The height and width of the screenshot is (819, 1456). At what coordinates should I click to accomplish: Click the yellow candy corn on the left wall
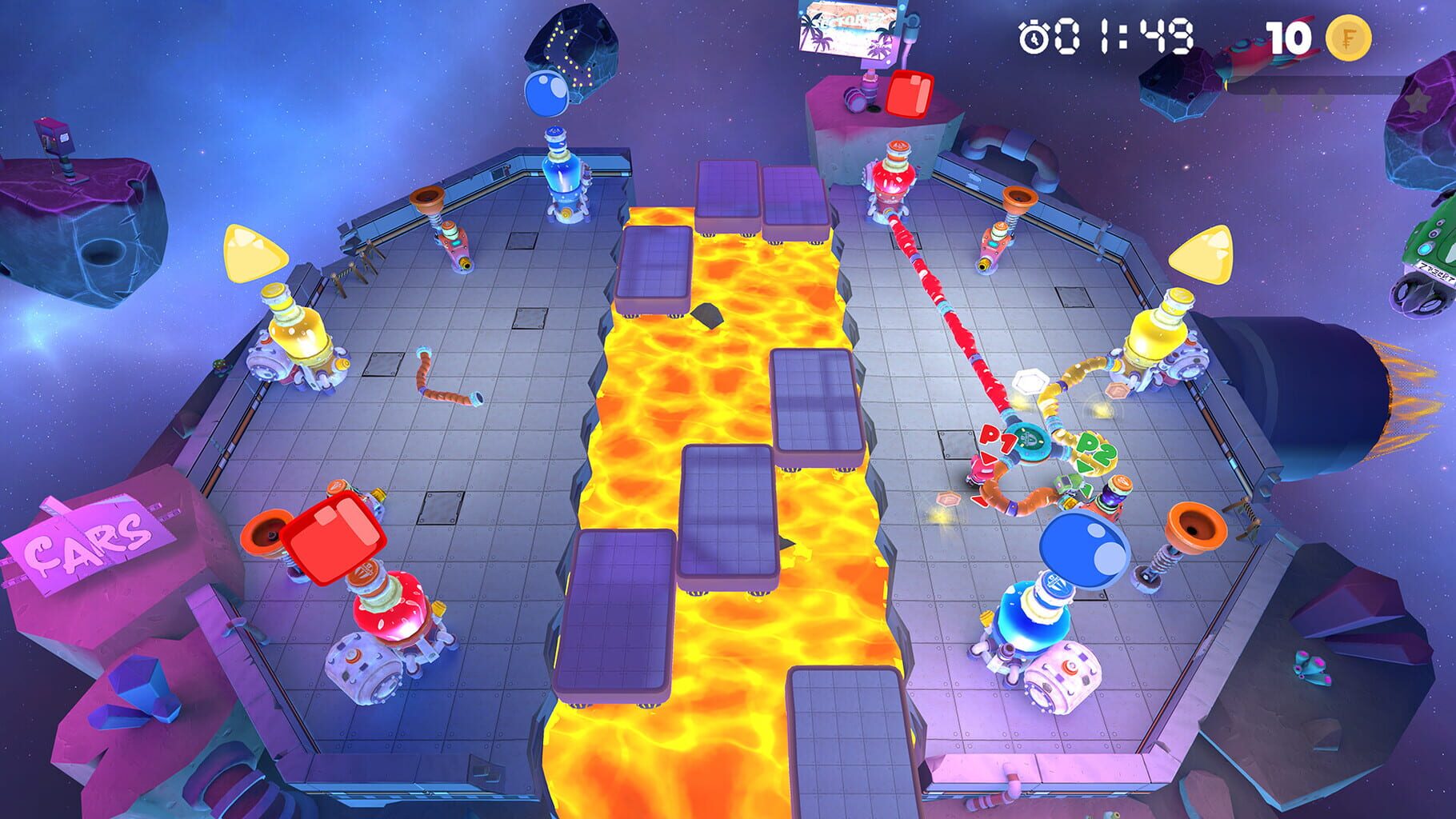(x=258, y=254)
